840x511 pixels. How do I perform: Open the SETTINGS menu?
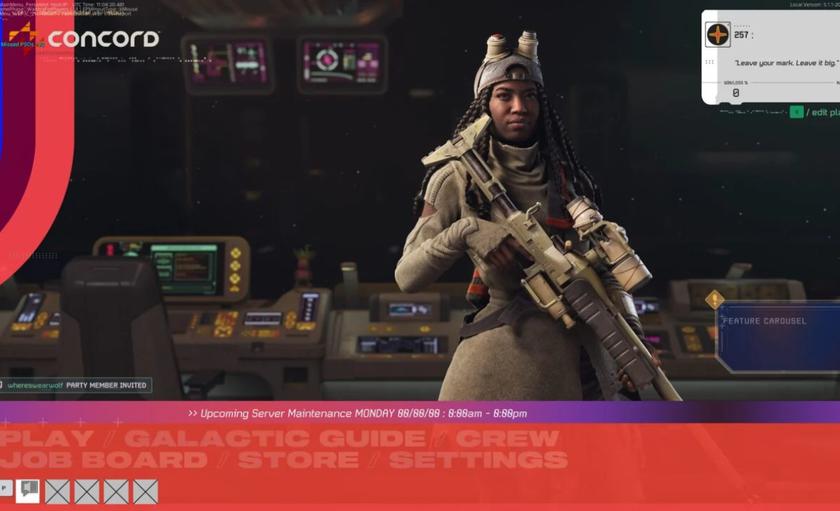tap(478, 461)
